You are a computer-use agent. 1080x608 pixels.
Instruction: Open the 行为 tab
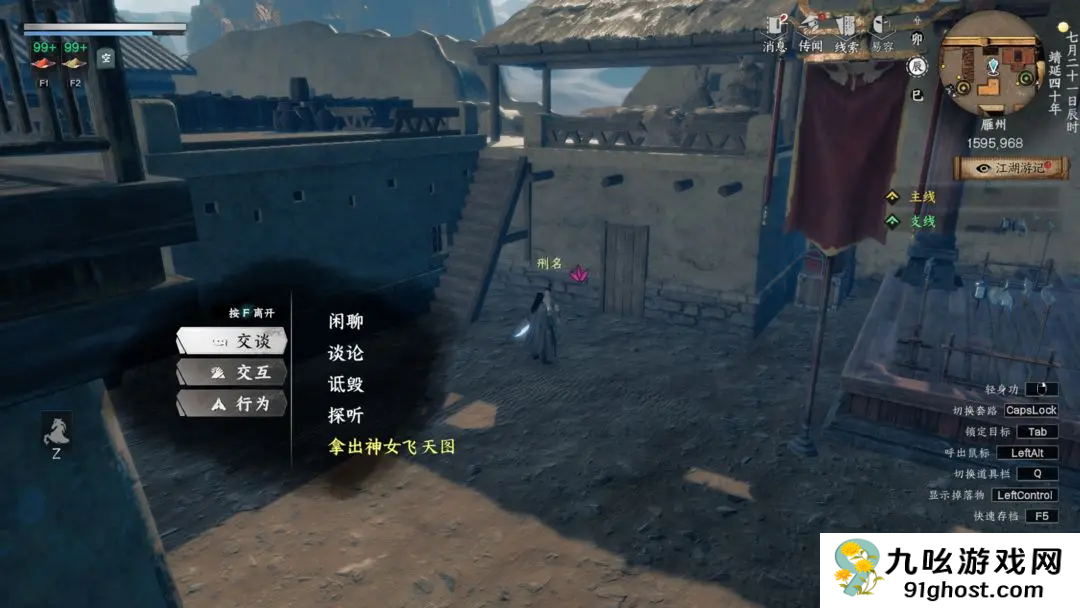tap(232, 403)
